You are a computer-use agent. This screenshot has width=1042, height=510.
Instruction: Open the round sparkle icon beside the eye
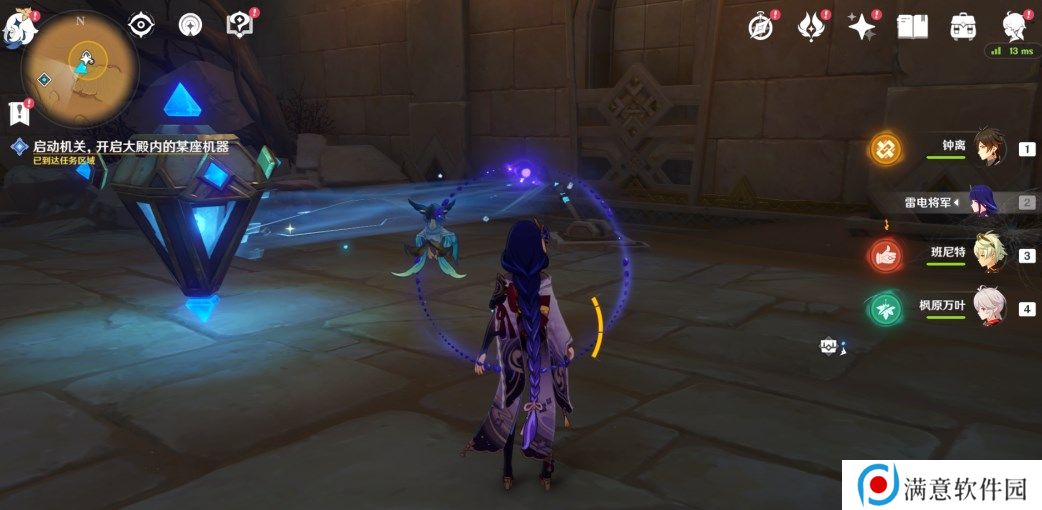click(x=190, y=26)
